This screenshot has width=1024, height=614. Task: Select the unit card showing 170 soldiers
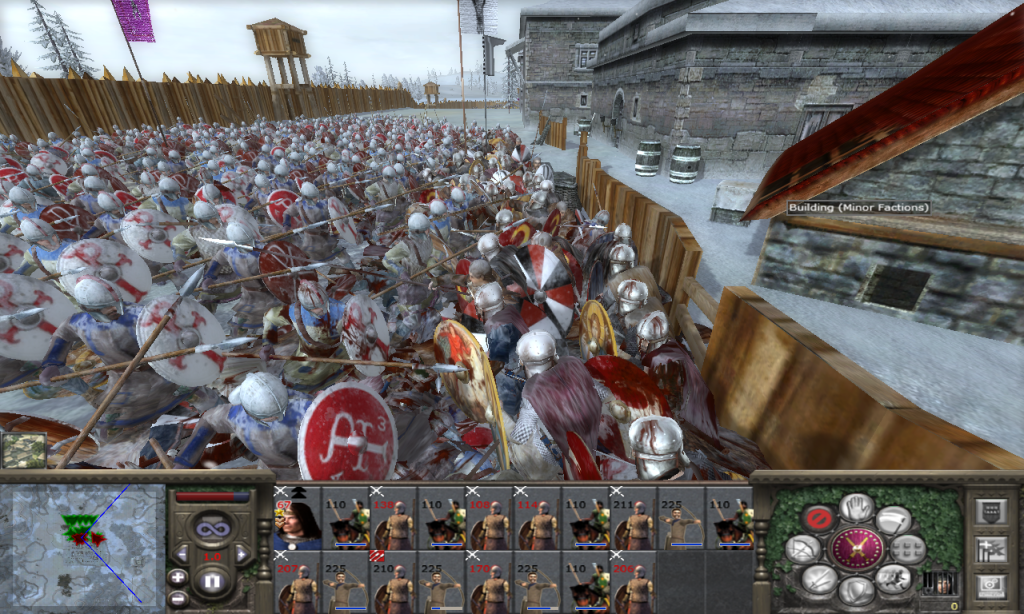pyautogui.click(x=489, y=582)
